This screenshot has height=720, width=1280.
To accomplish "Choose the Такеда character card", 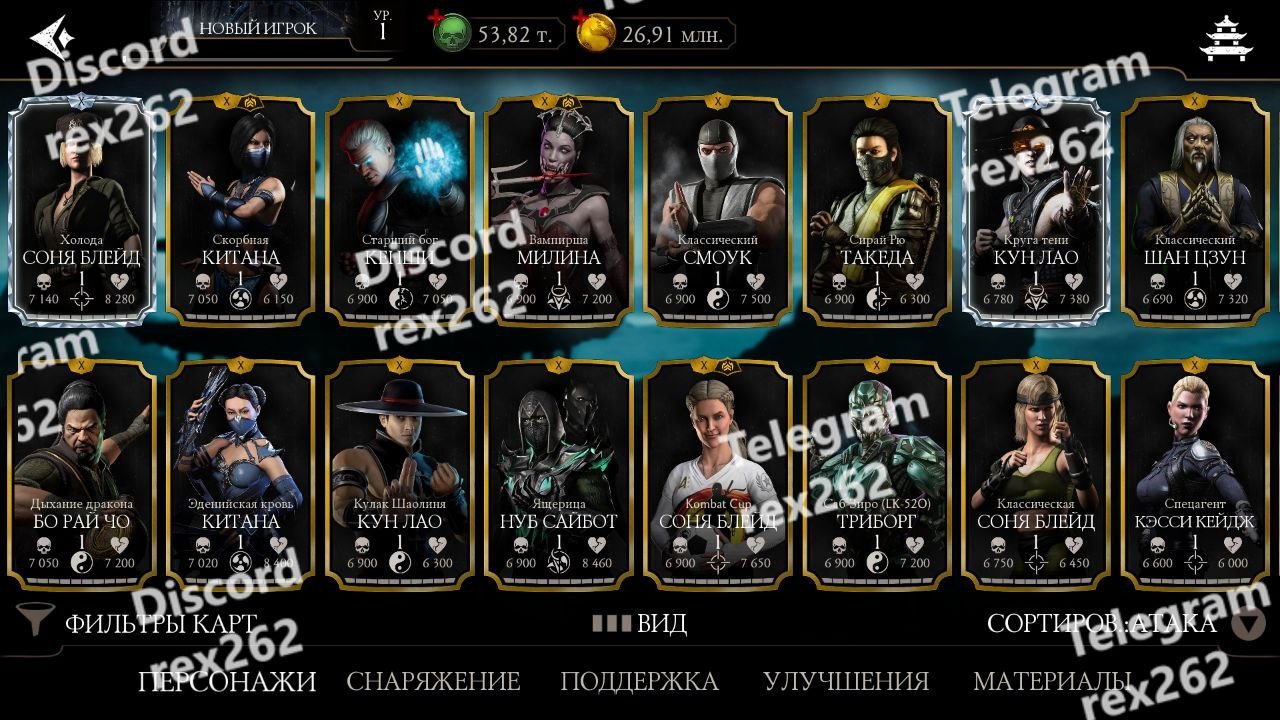I will point(877,210).
